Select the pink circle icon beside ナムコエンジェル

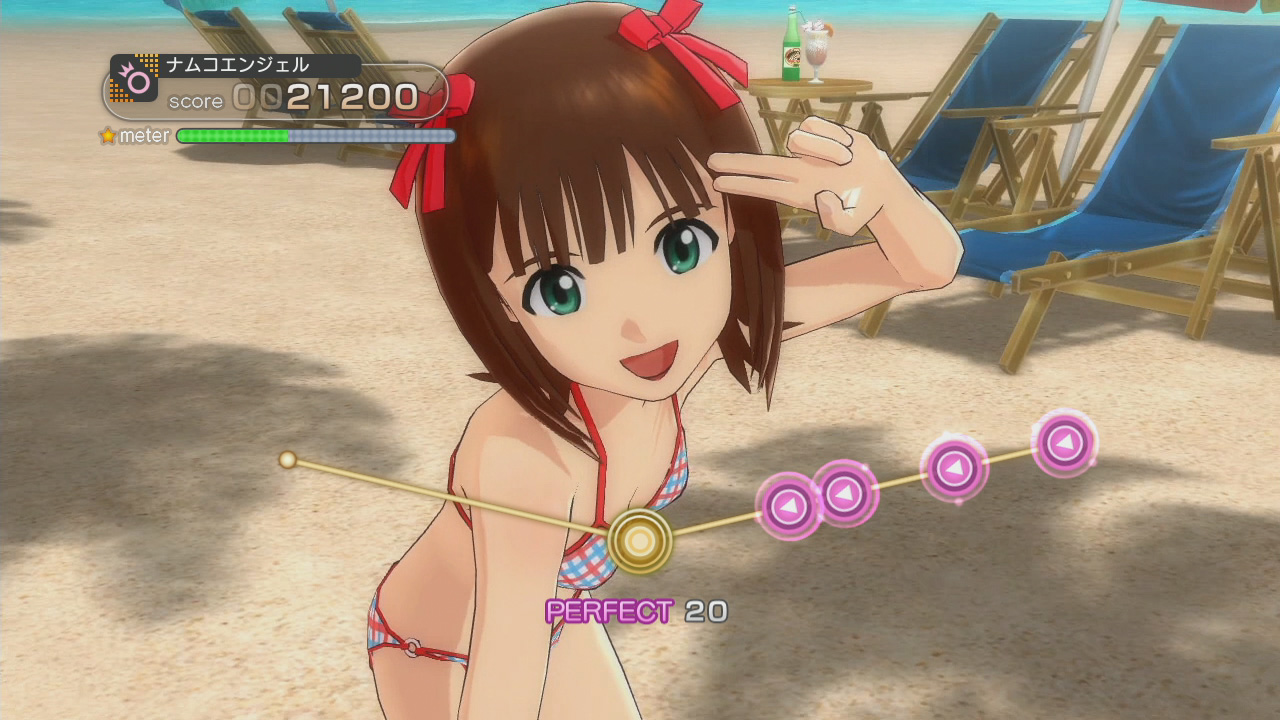point(134,79)
